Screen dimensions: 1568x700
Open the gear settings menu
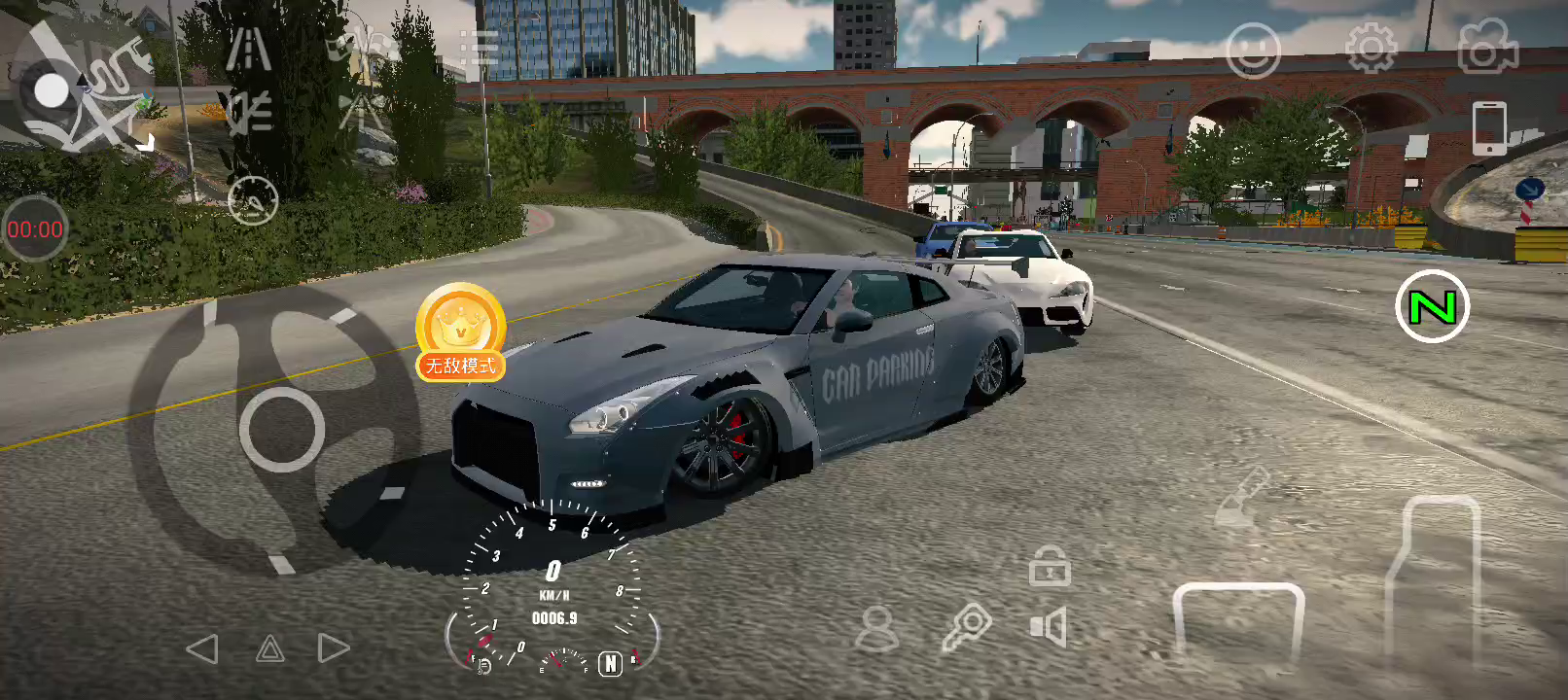(x=1371, y=49)
